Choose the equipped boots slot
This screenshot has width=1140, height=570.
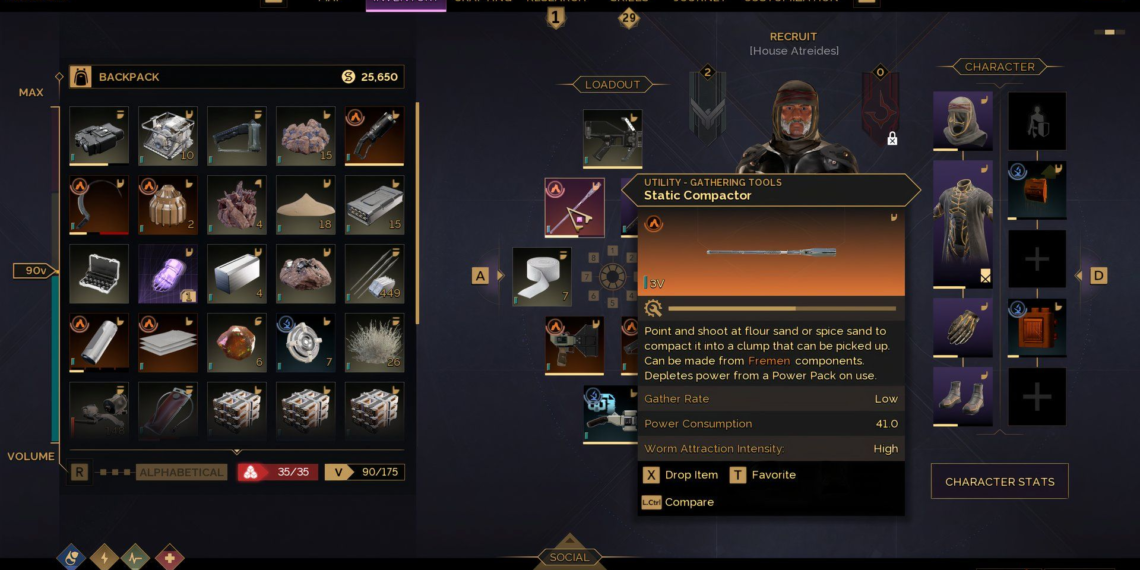[x=962, y=396]
